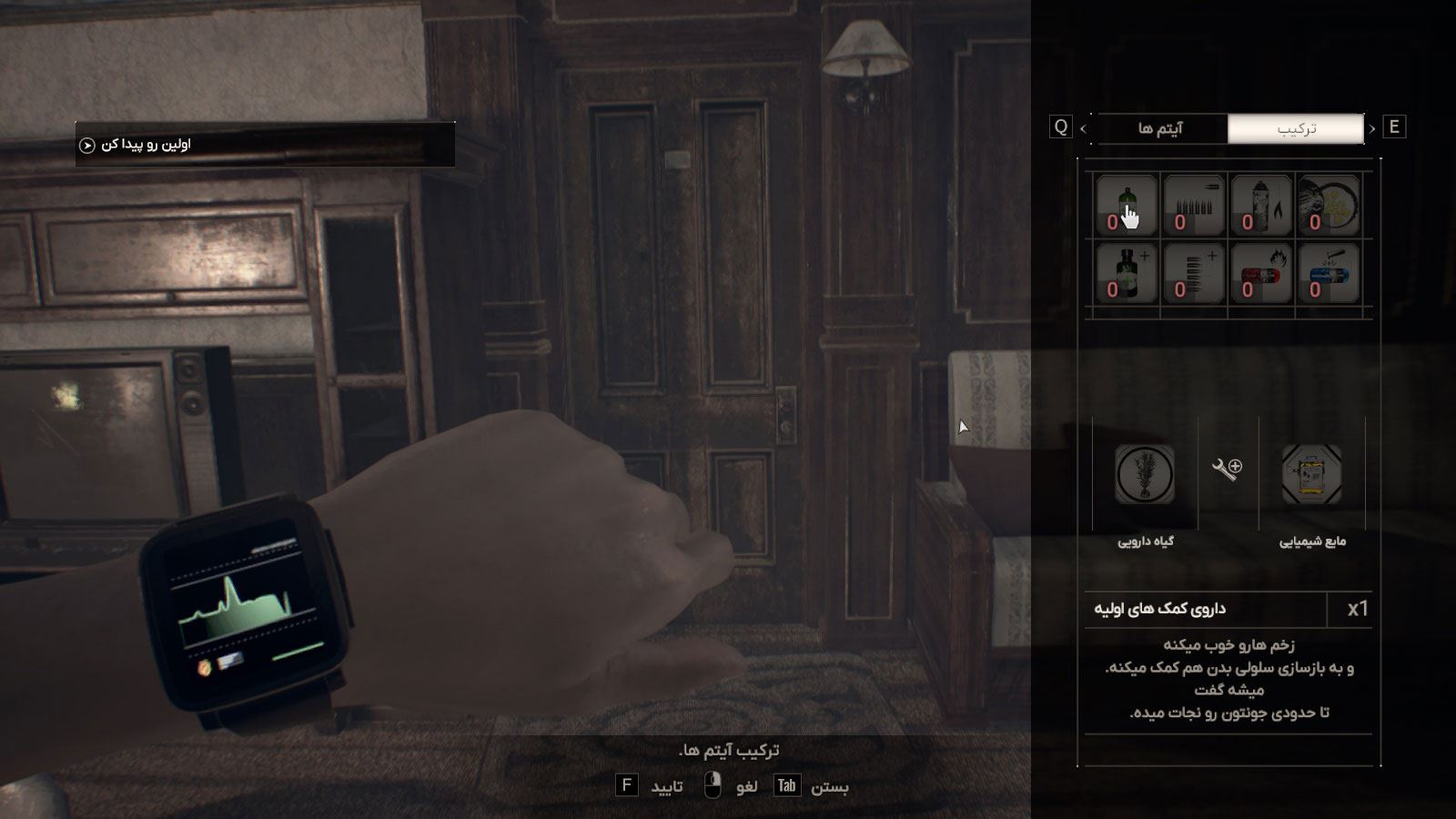Image resolution: width=1456 pixels, height=819 pixels.
Task: Pick the enhanced handgun ammo recipe
Action: (x=1193, y=273)
